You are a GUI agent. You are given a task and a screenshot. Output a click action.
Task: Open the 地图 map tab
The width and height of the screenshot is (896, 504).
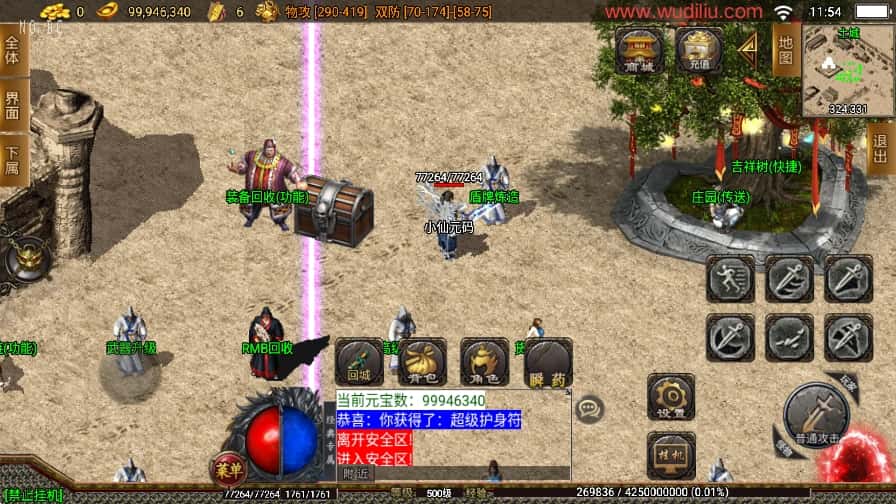click(x=786, y=50)
